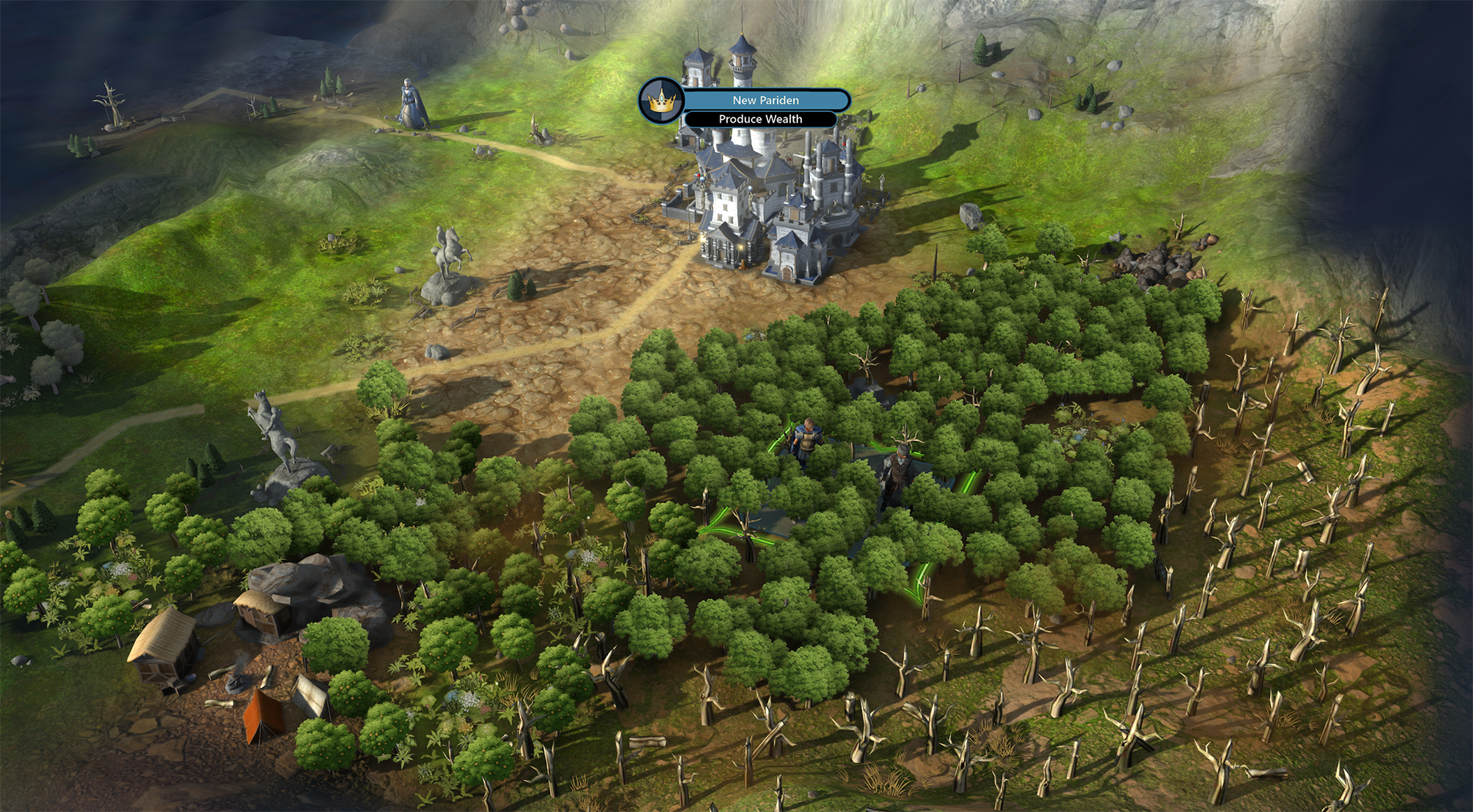Open the Produce Wealth production label

tap(760, 120)
